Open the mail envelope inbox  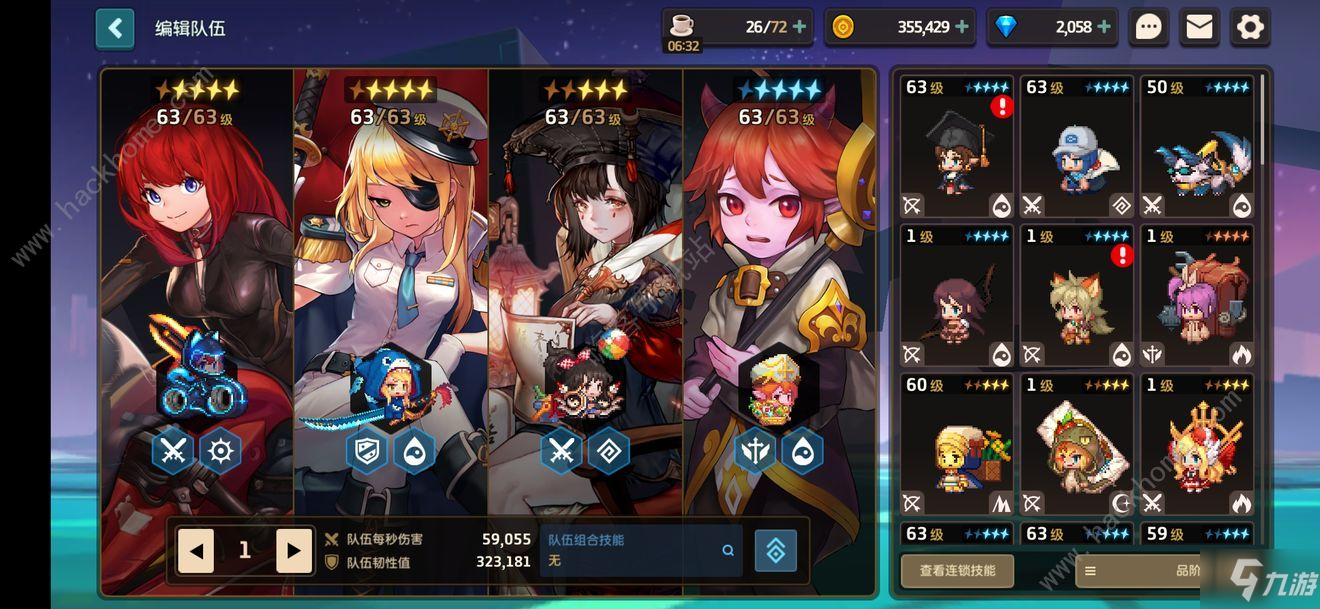1199,27
